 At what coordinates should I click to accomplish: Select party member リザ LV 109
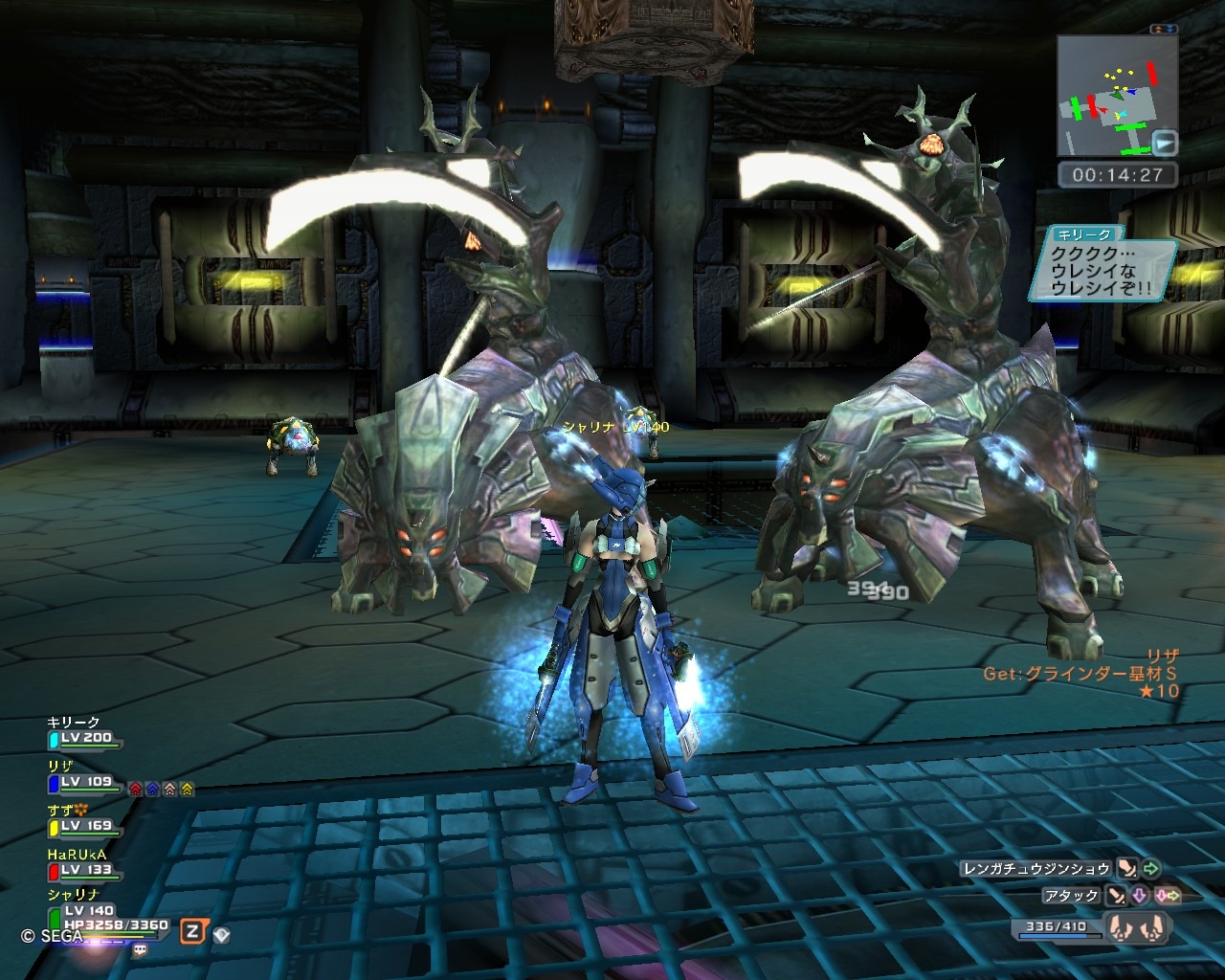[84, 782]
